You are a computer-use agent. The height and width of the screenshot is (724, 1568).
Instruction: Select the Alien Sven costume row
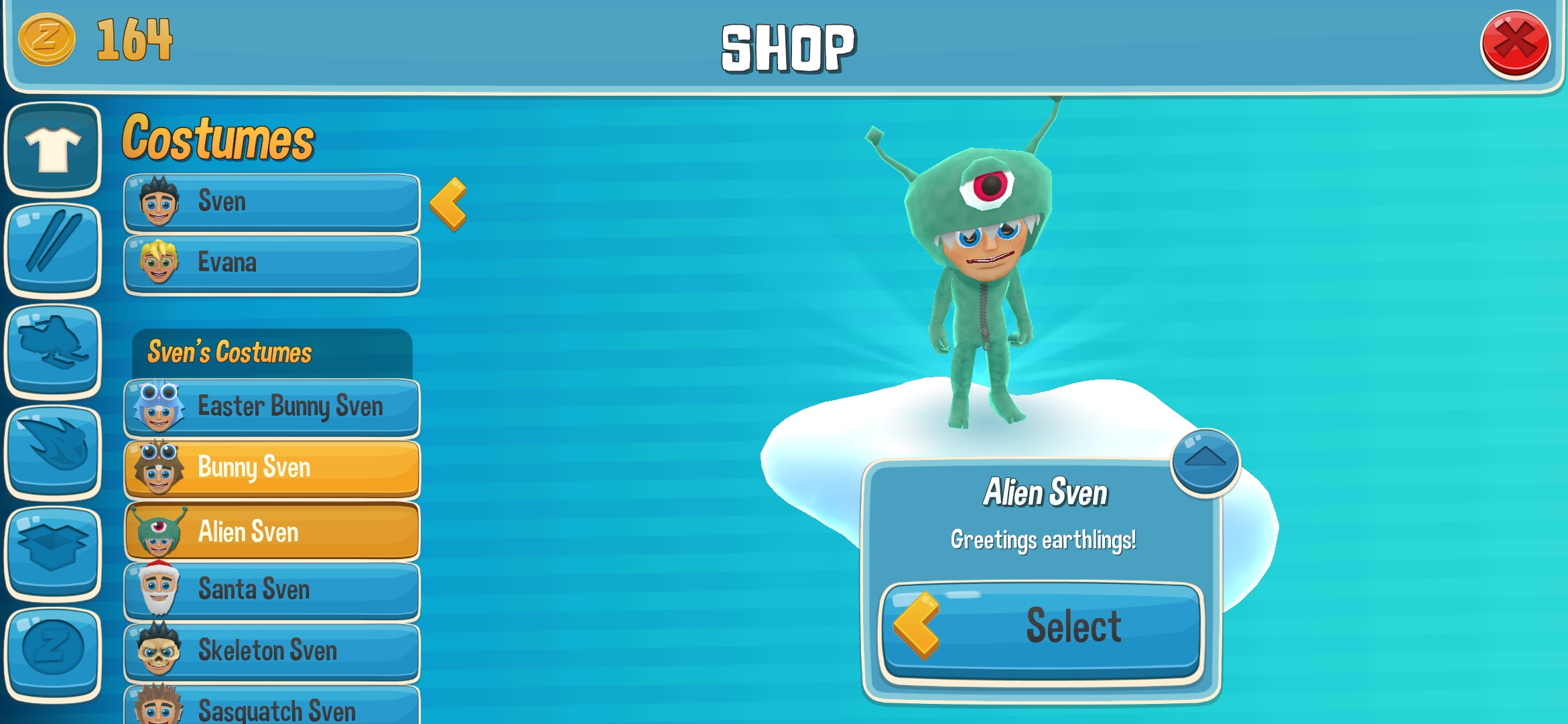pyautogui.click(x=271, y=532)
